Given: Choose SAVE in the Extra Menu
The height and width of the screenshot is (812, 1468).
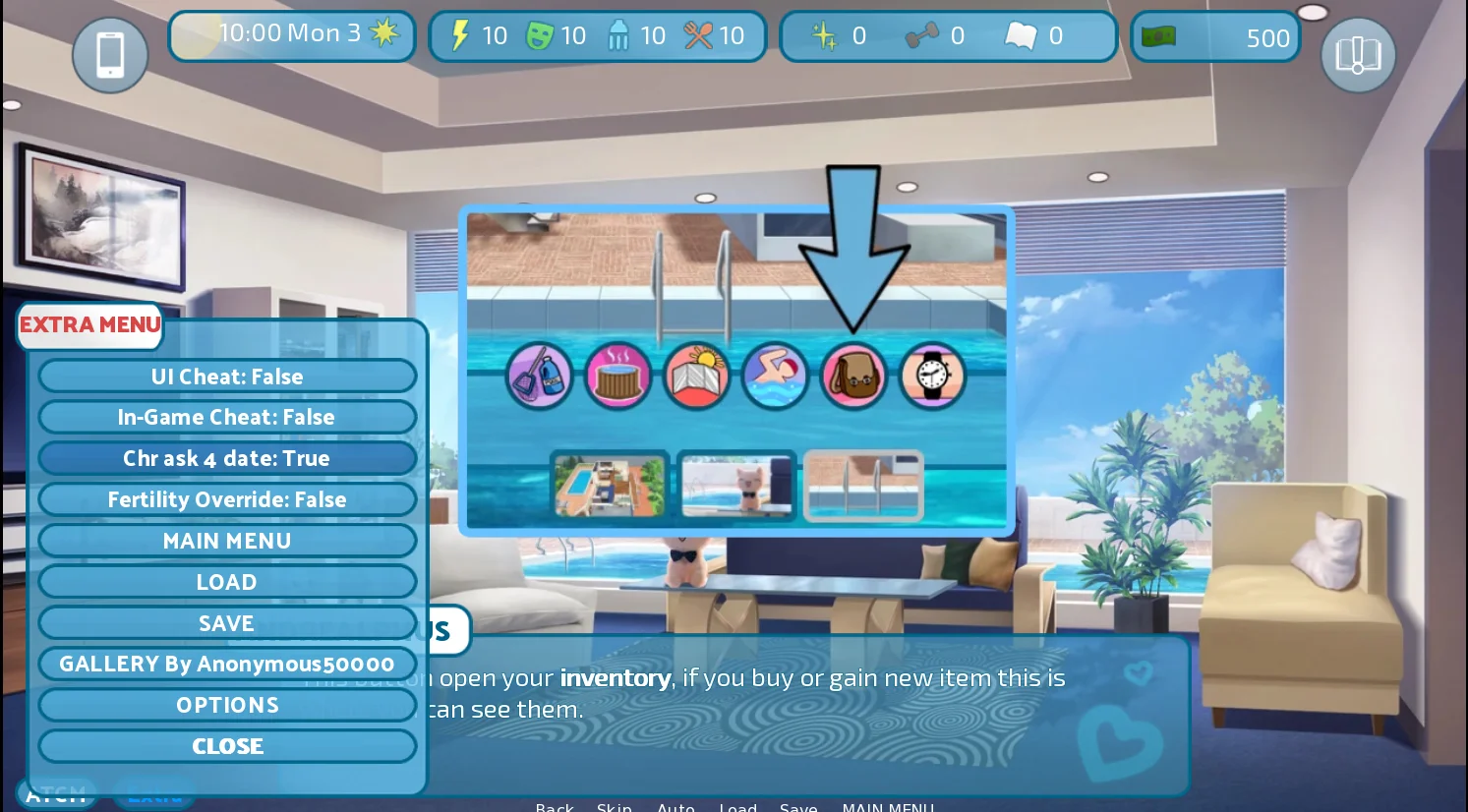Looking at the screenshot, I should [x=227, y=624].
